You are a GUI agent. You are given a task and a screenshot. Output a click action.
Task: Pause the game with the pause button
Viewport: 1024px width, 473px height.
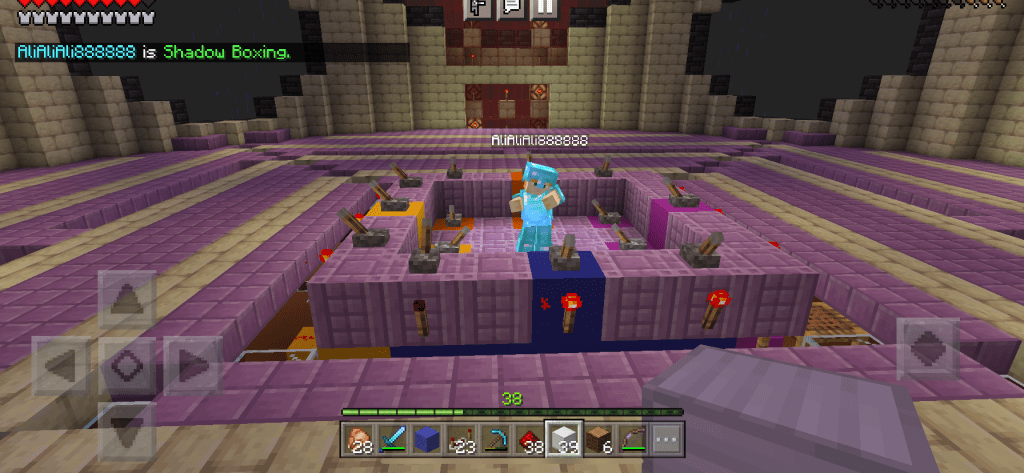coord(543,7)
